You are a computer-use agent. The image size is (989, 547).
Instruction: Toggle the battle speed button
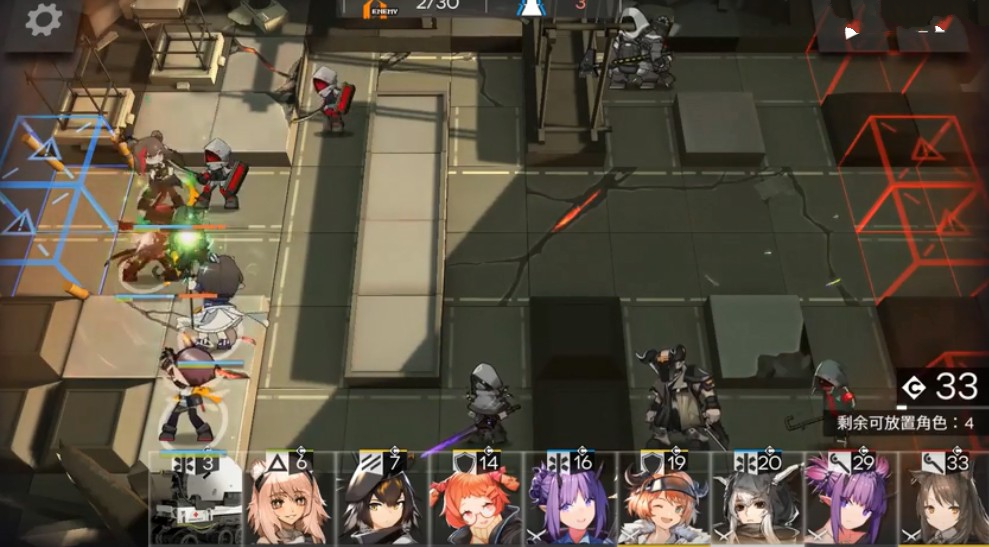(852, 30)
